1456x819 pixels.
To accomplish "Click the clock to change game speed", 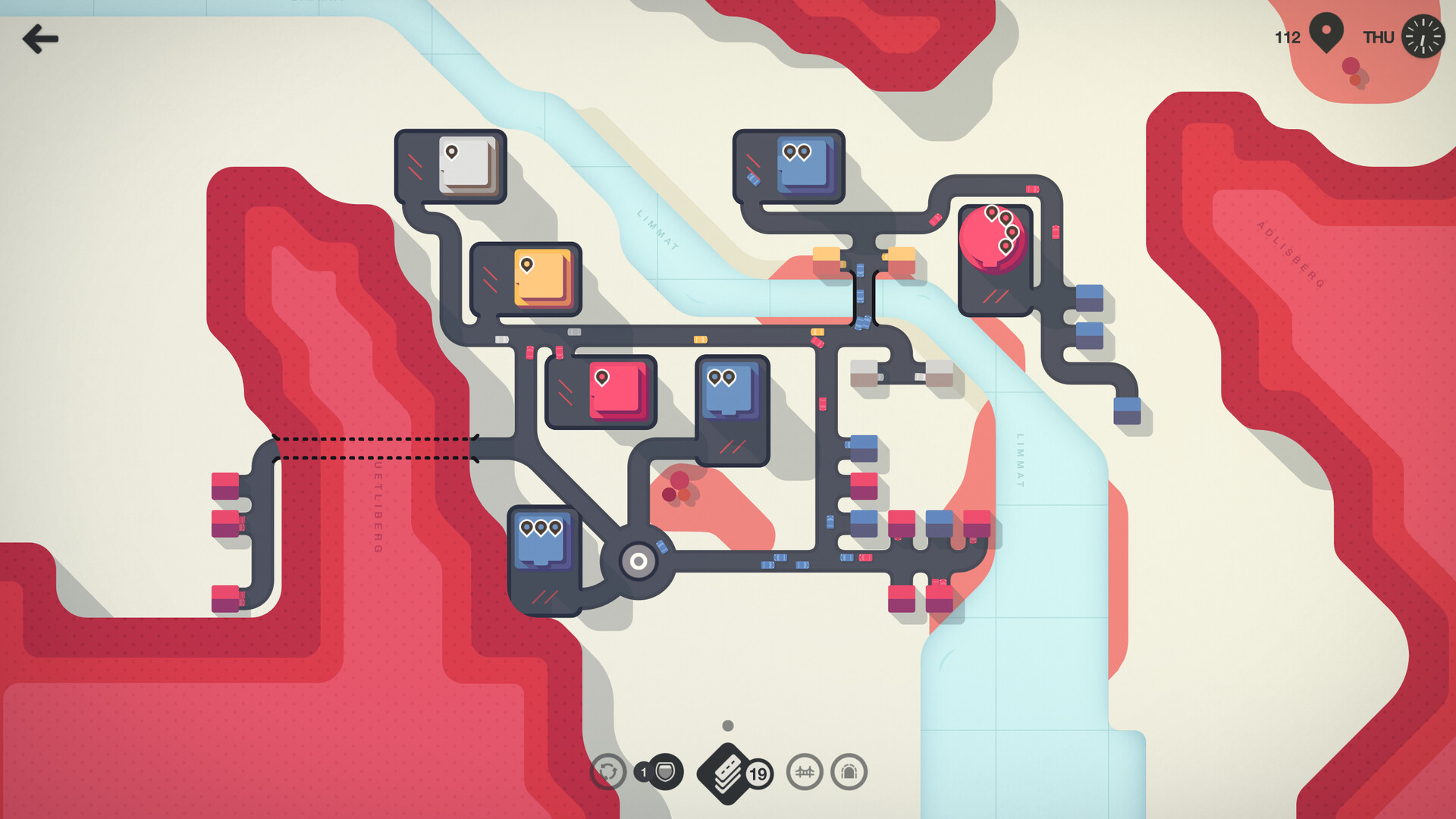I will pyautogui.click(x=1422, y=36).
